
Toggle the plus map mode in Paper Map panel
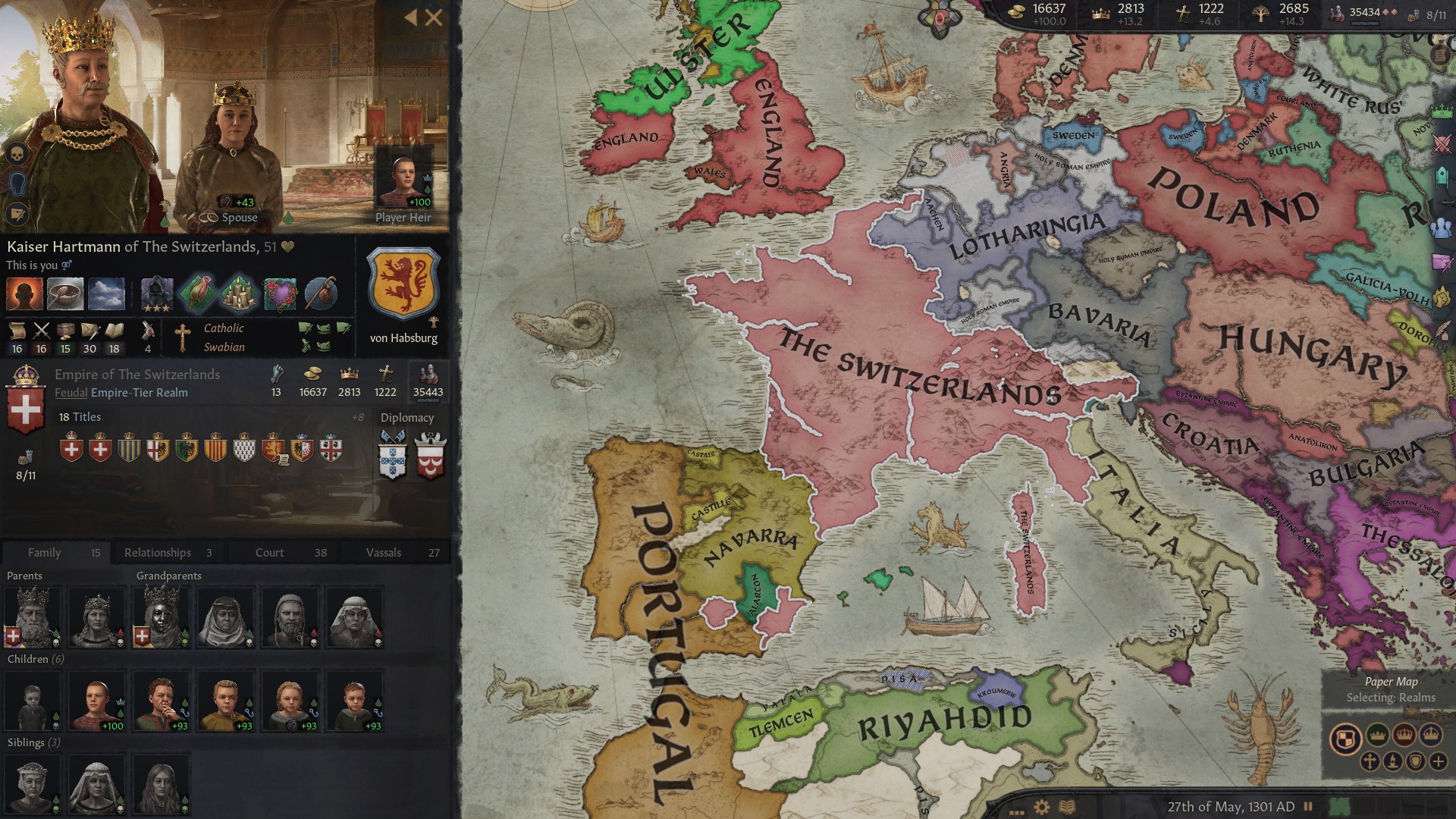(1438, 761)
